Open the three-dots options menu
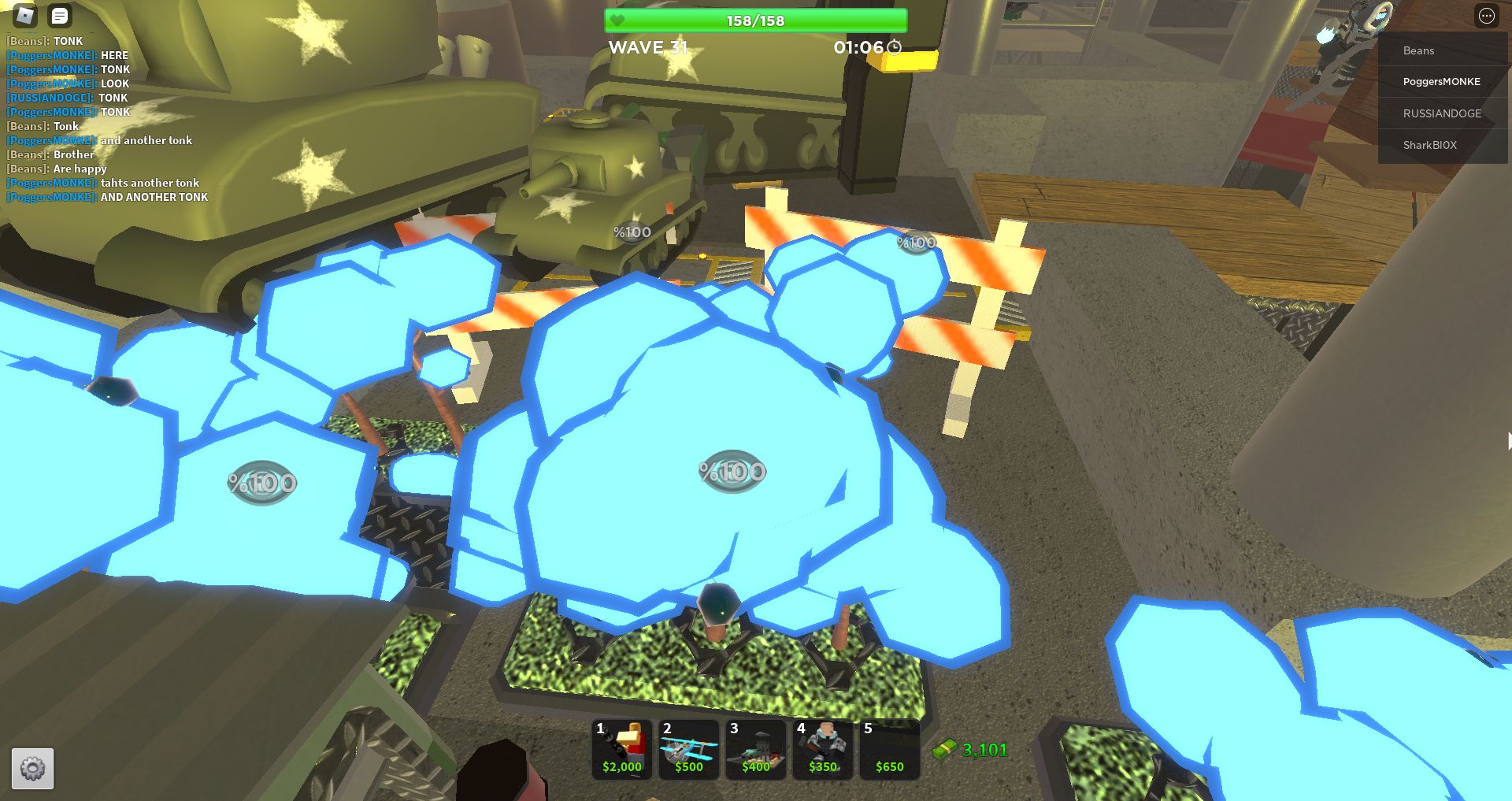 pos(1486,16)
